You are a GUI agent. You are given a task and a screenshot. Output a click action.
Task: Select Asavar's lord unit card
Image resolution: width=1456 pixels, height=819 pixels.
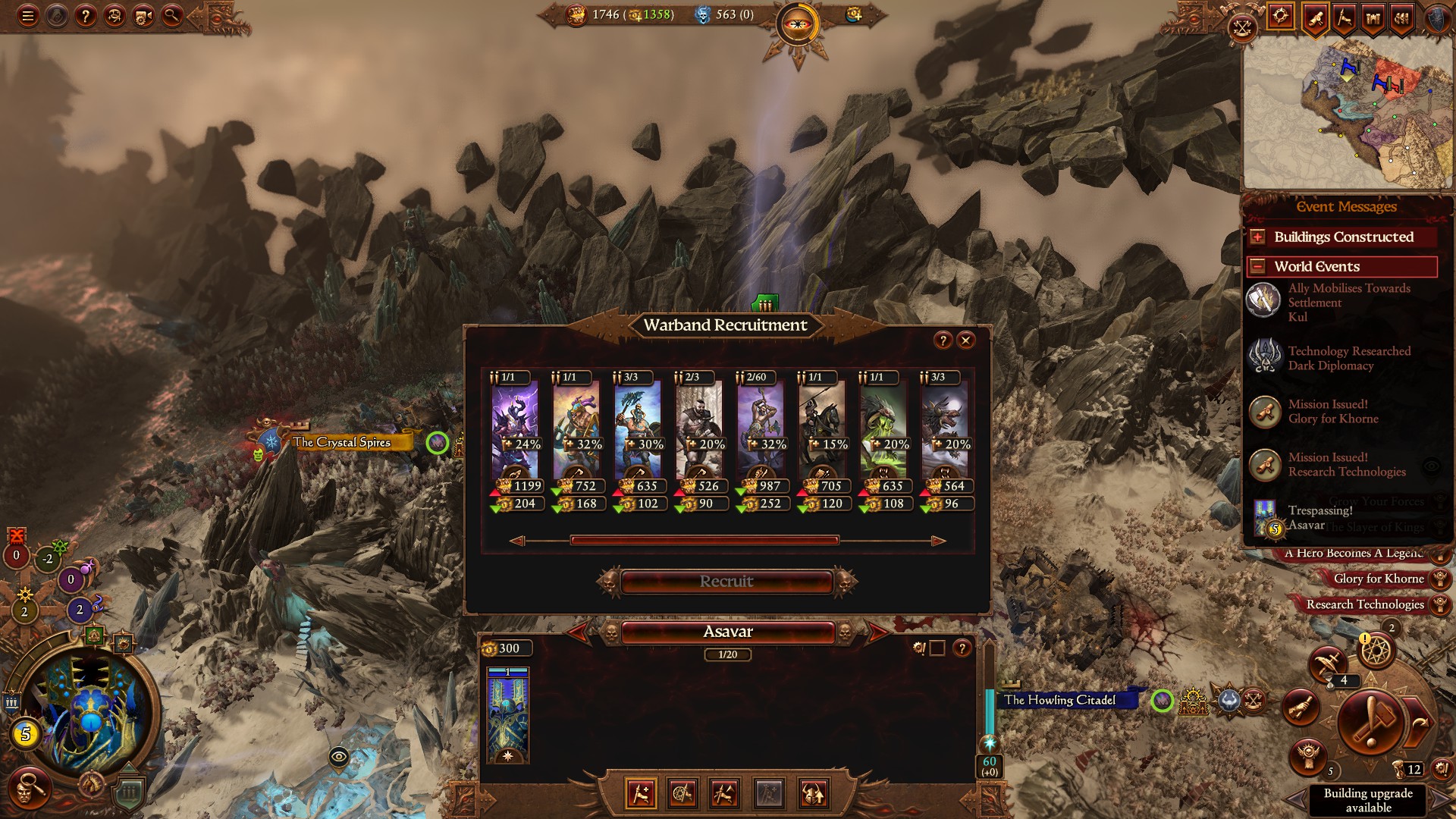[x=508, y=715]
